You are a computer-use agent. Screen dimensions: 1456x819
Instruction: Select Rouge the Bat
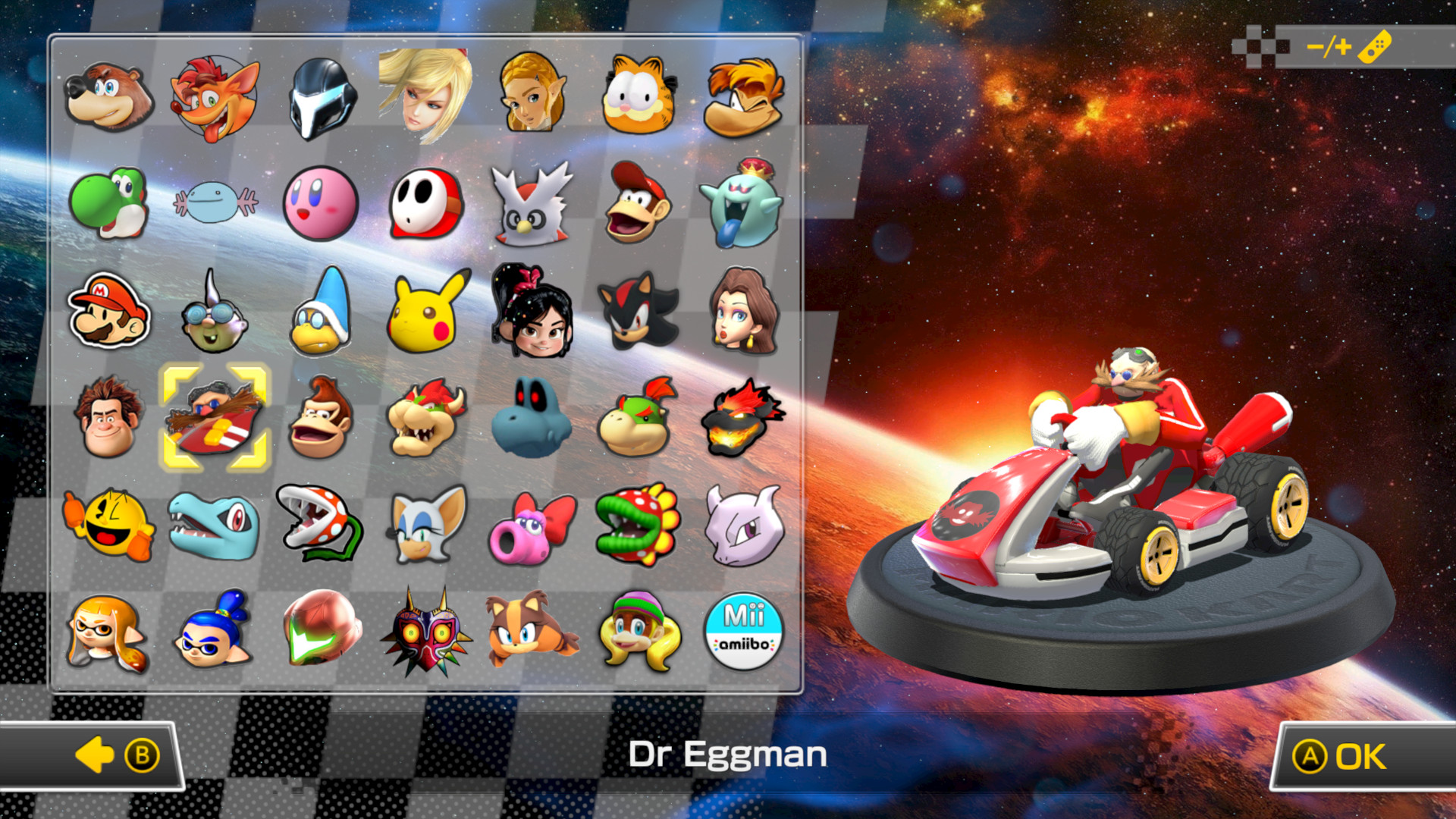click(x=427, y=522)
